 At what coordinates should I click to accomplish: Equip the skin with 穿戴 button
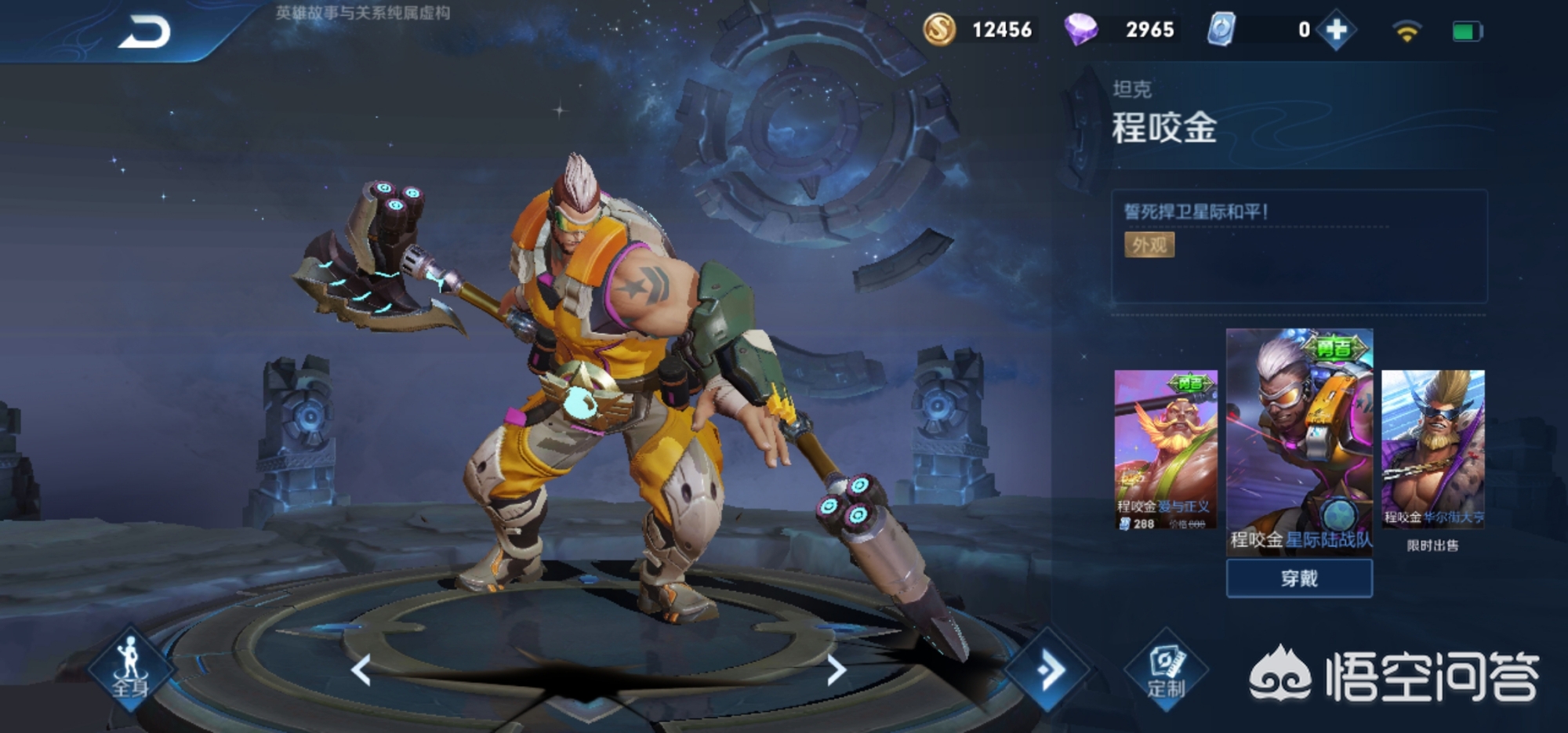(x=1299, y=579)
